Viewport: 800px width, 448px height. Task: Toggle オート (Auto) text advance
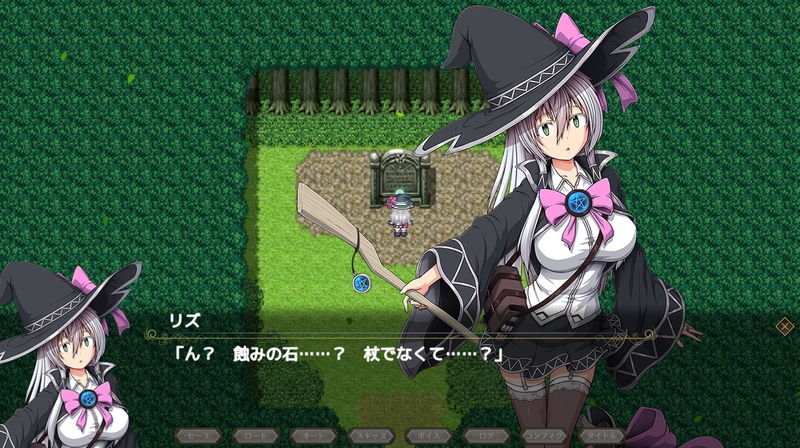tap(313, 437)
